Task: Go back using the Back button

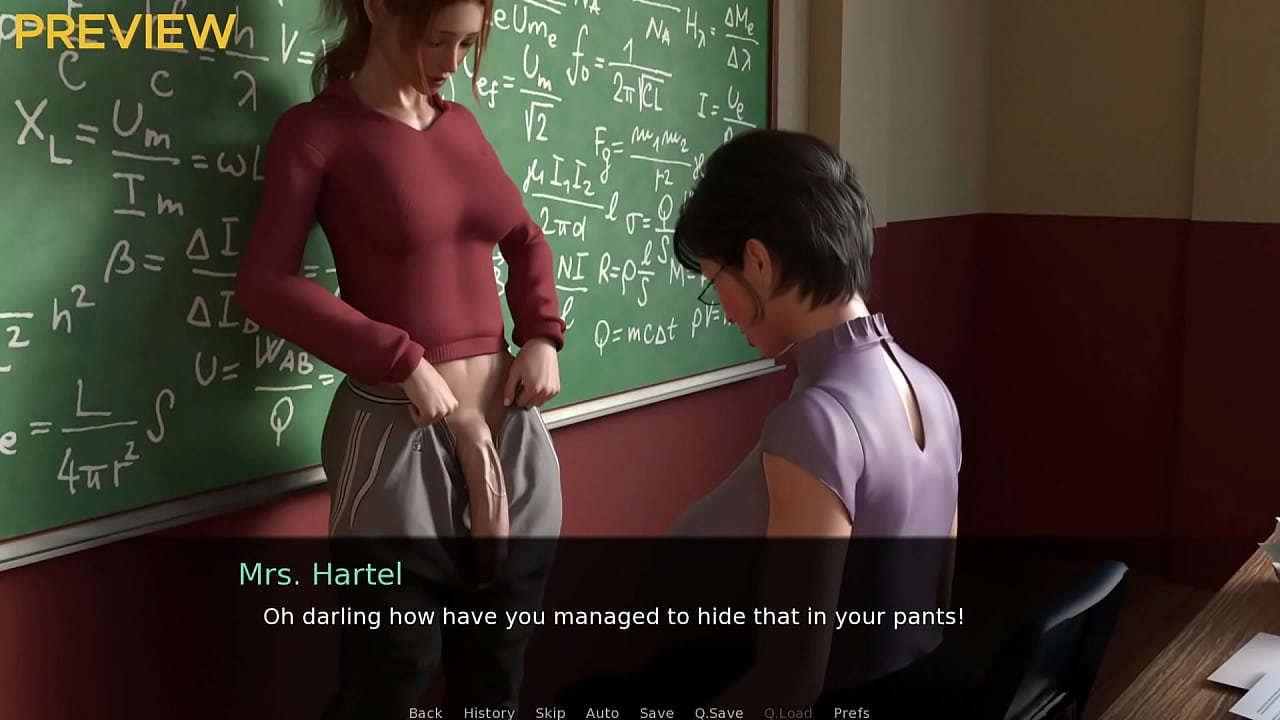Action: 425,712
